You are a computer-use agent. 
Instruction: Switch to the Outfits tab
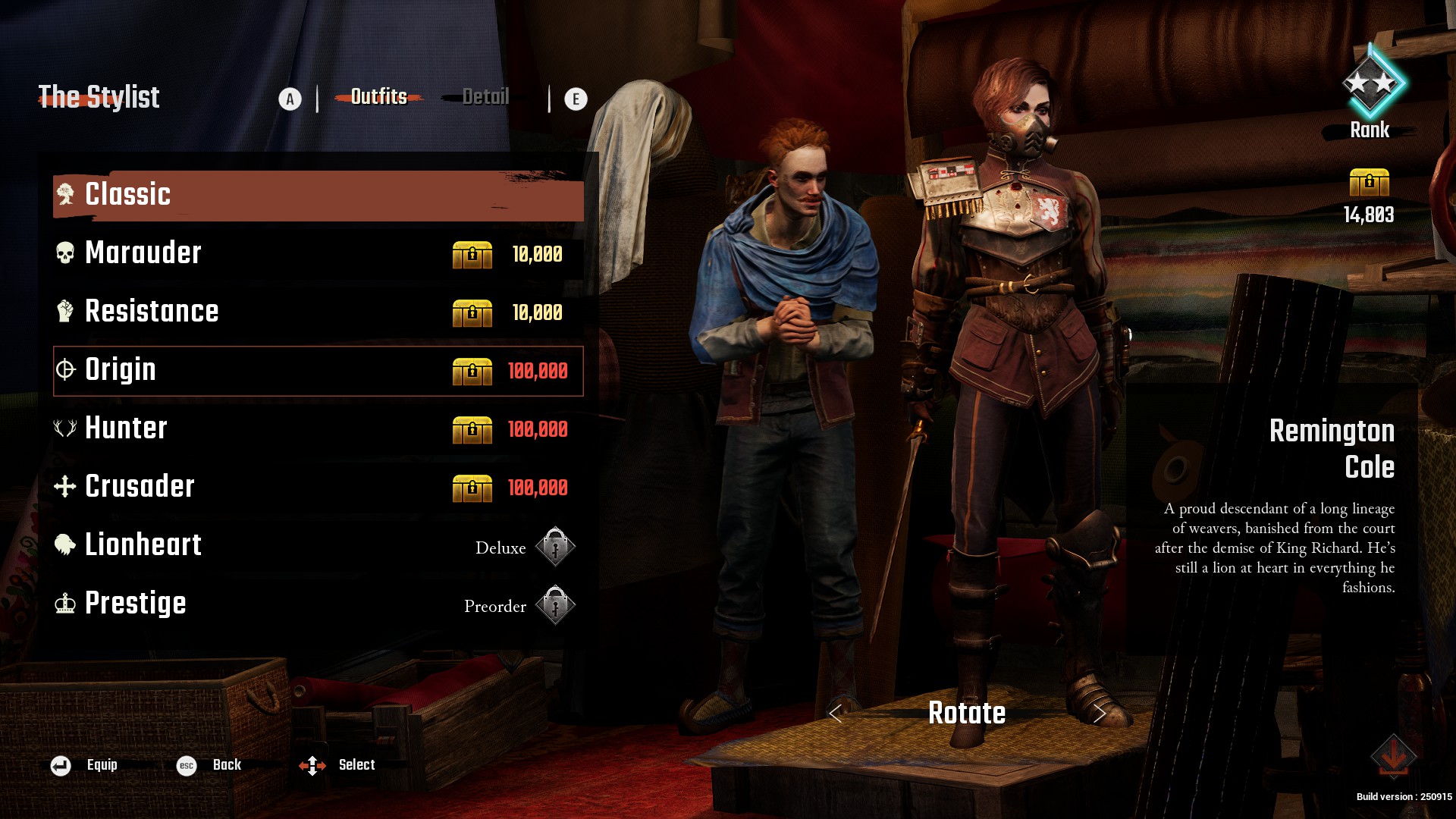(378, 97)
